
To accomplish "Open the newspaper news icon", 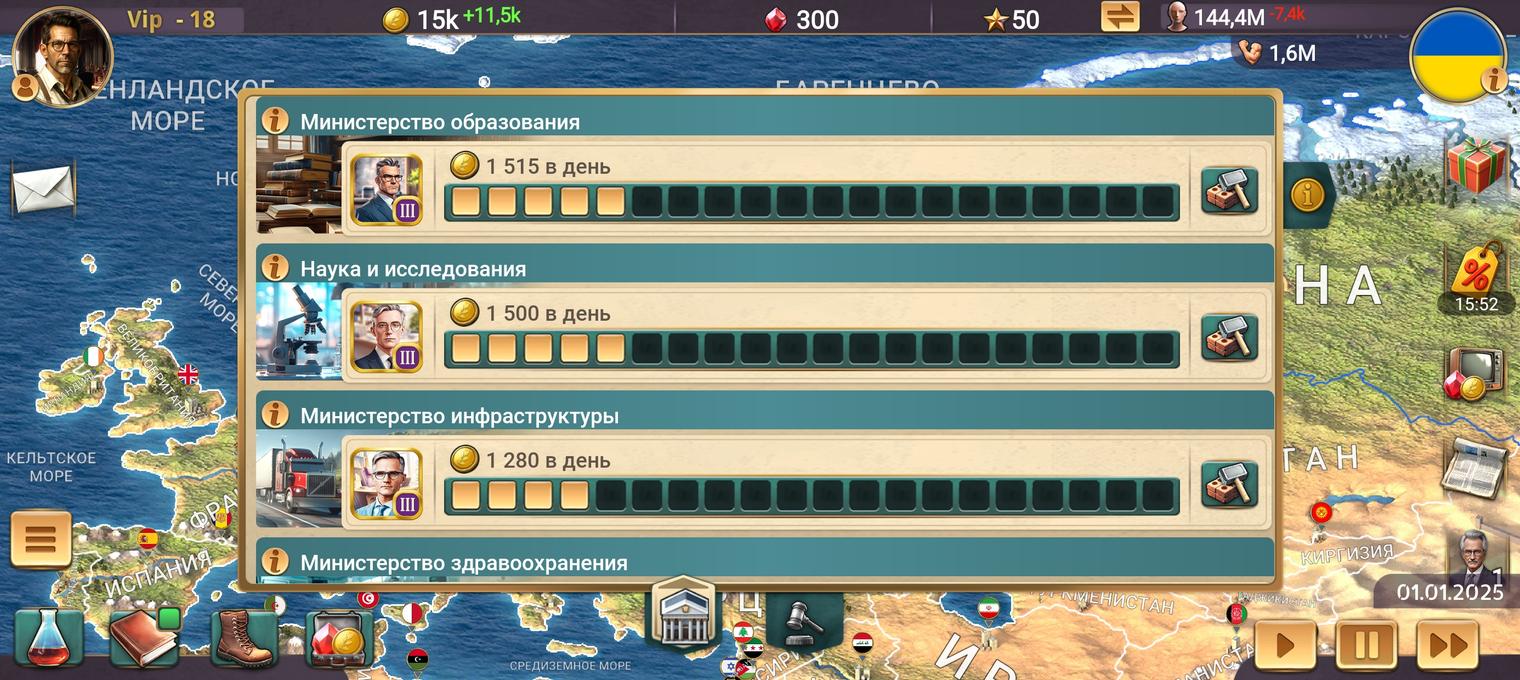I will tap(1476, 466).
